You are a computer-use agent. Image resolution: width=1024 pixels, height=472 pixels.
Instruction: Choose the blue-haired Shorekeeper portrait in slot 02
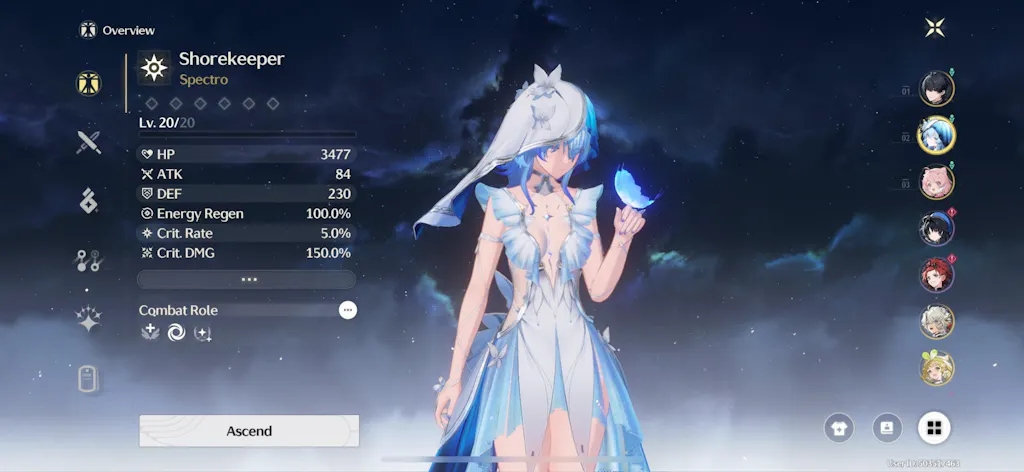[x=937, y=134]
